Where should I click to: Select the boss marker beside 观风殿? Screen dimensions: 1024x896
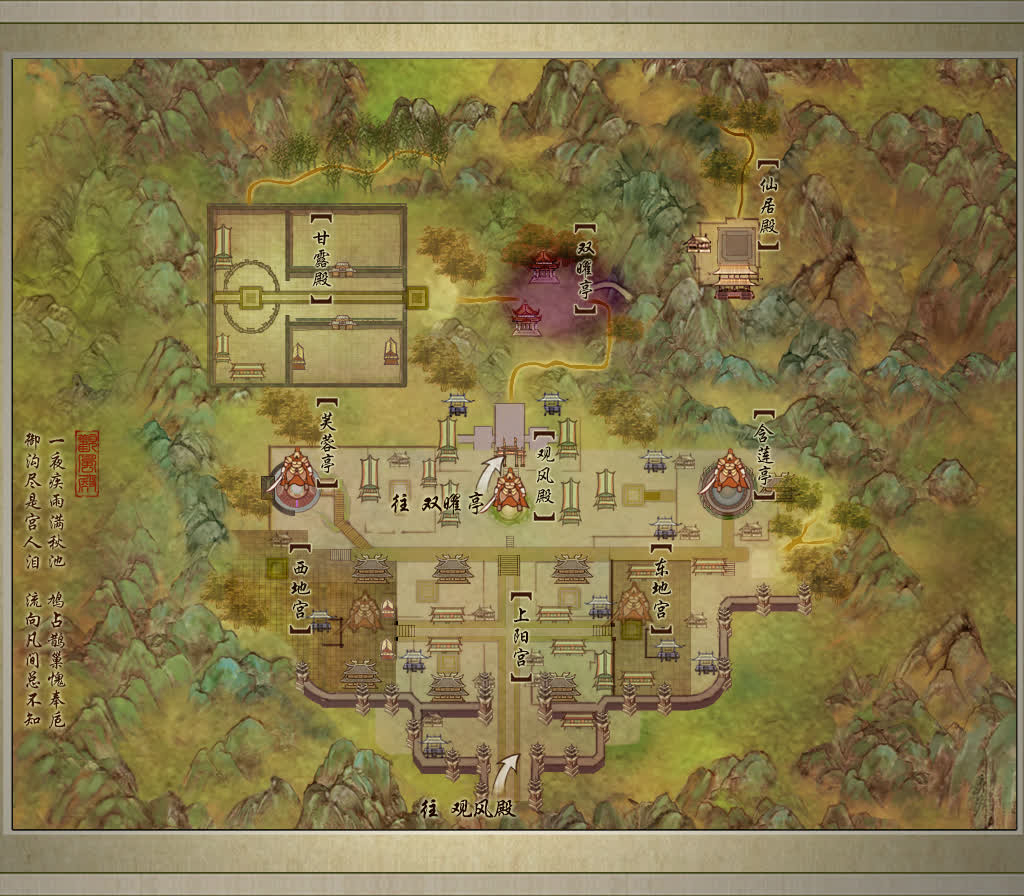coord(508,491)
